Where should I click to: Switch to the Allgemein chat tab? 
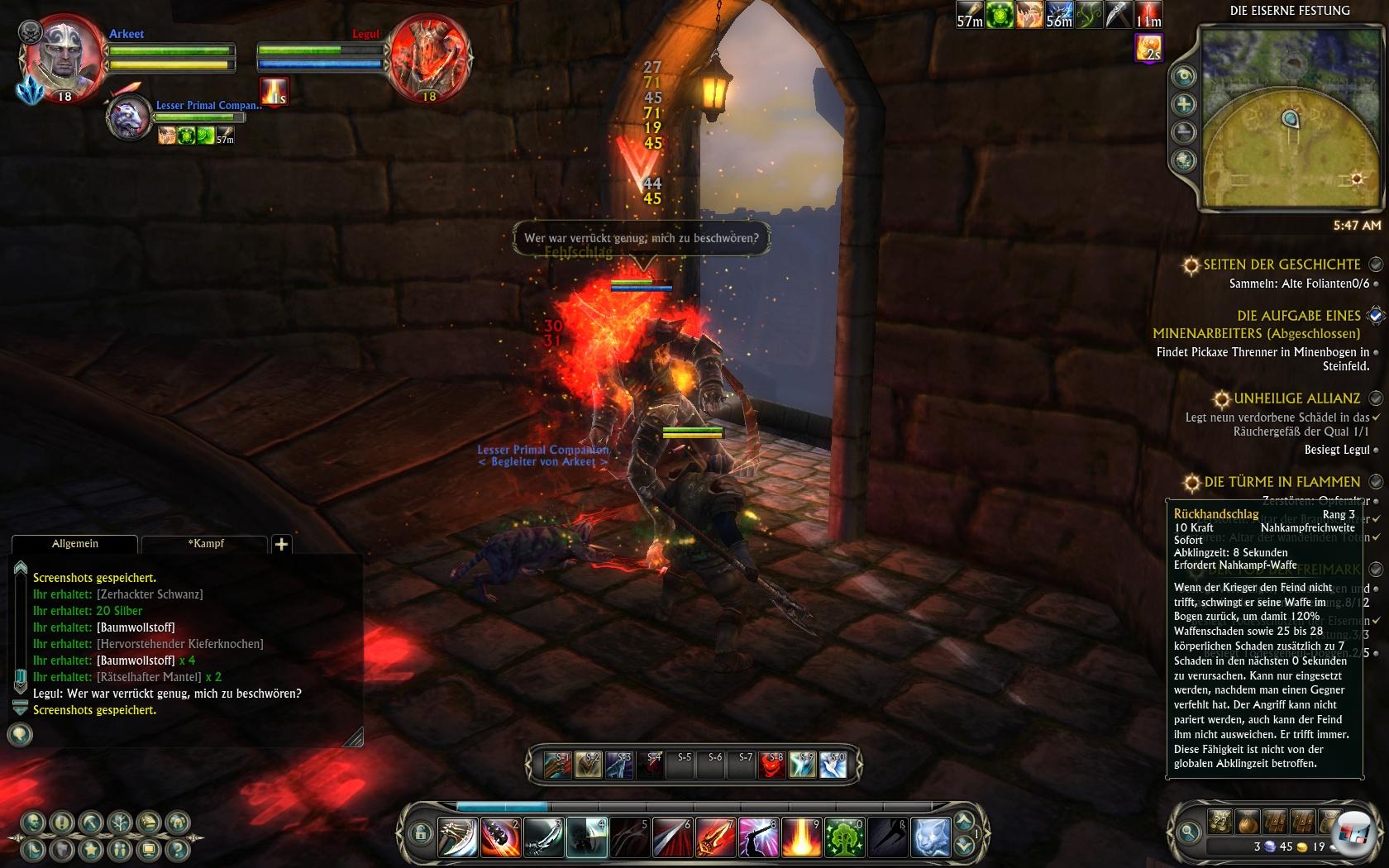[x=74, y=544]
